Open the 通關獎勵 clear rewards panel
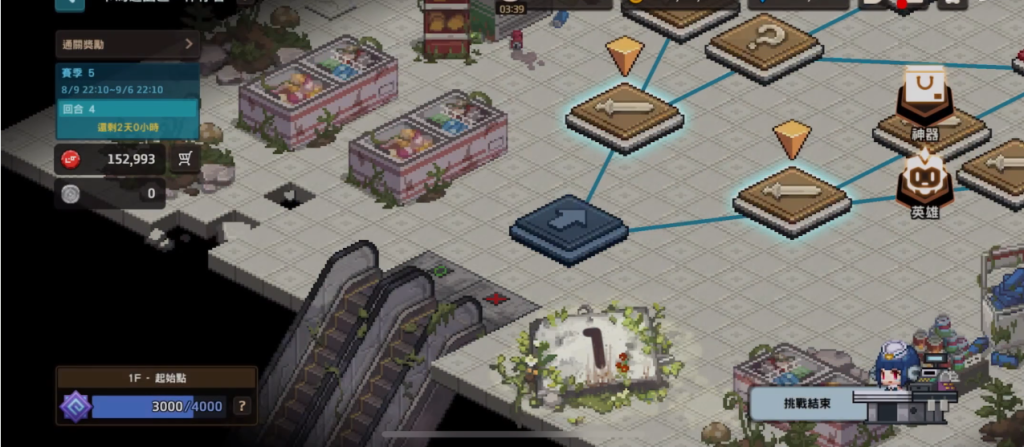 [x=128, y=44]
